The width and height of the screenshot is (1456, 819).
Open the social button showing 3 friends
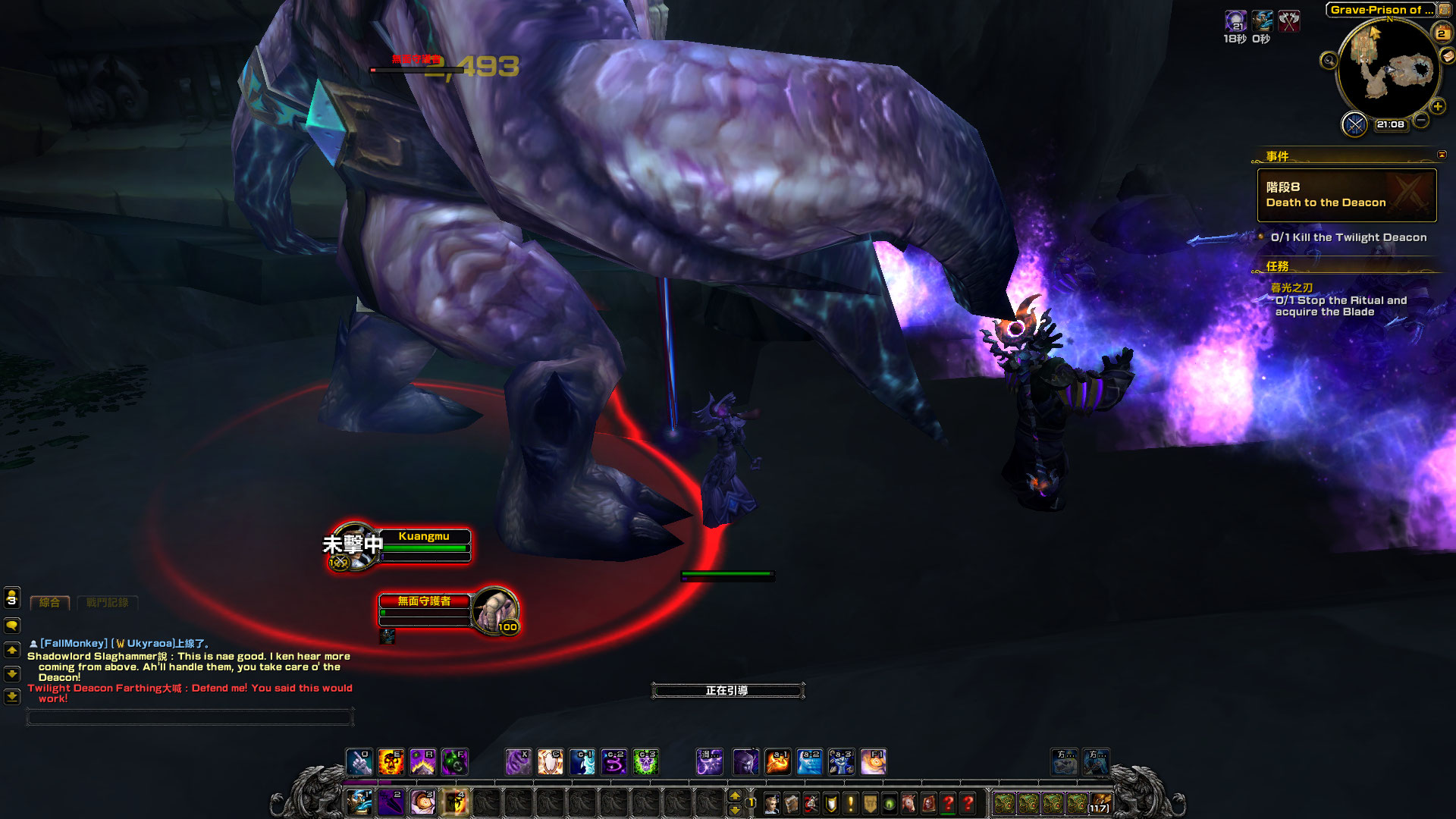12,598
